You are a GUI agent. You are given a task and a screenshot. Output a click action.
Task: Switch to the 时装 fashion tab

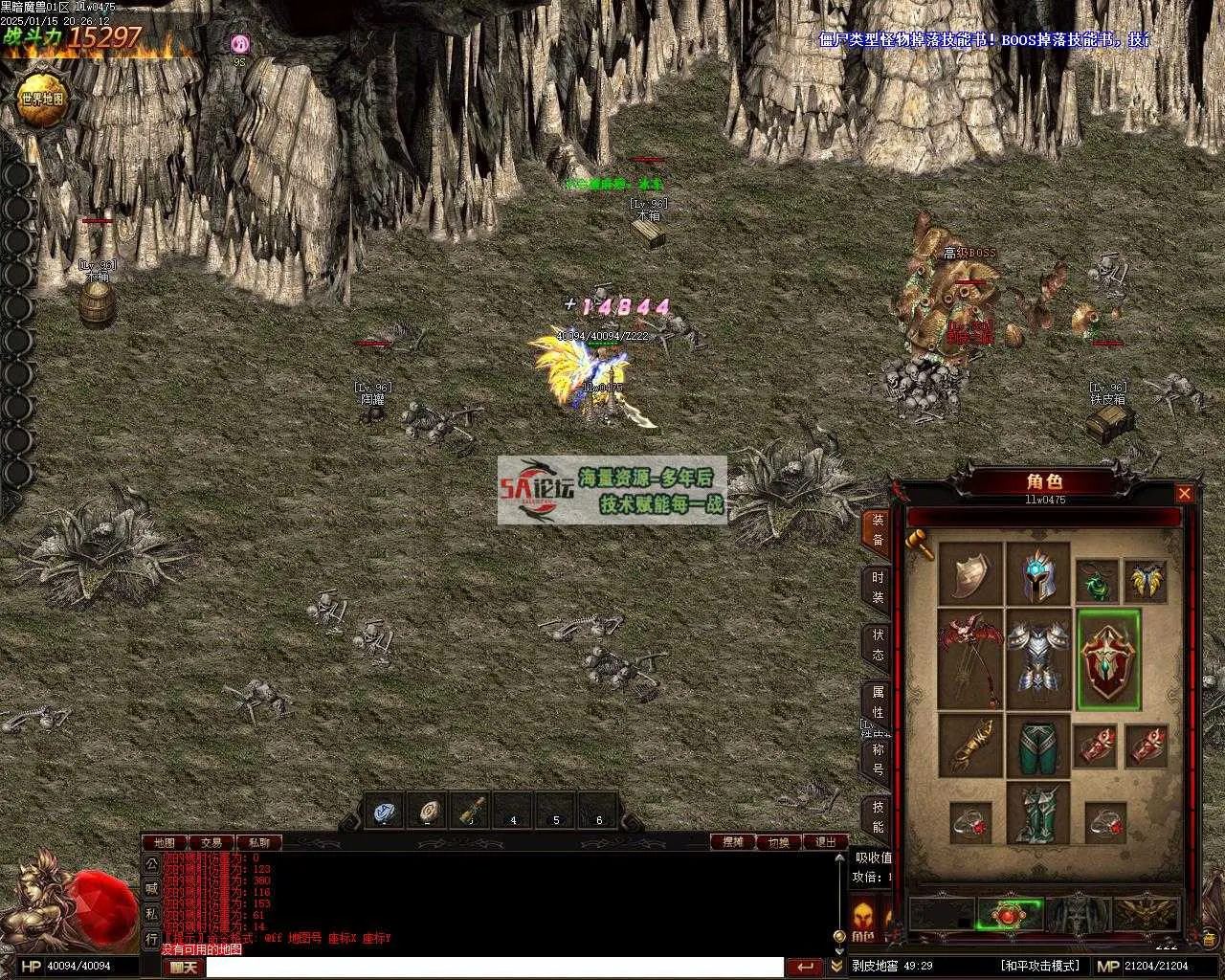coord(877,586)
